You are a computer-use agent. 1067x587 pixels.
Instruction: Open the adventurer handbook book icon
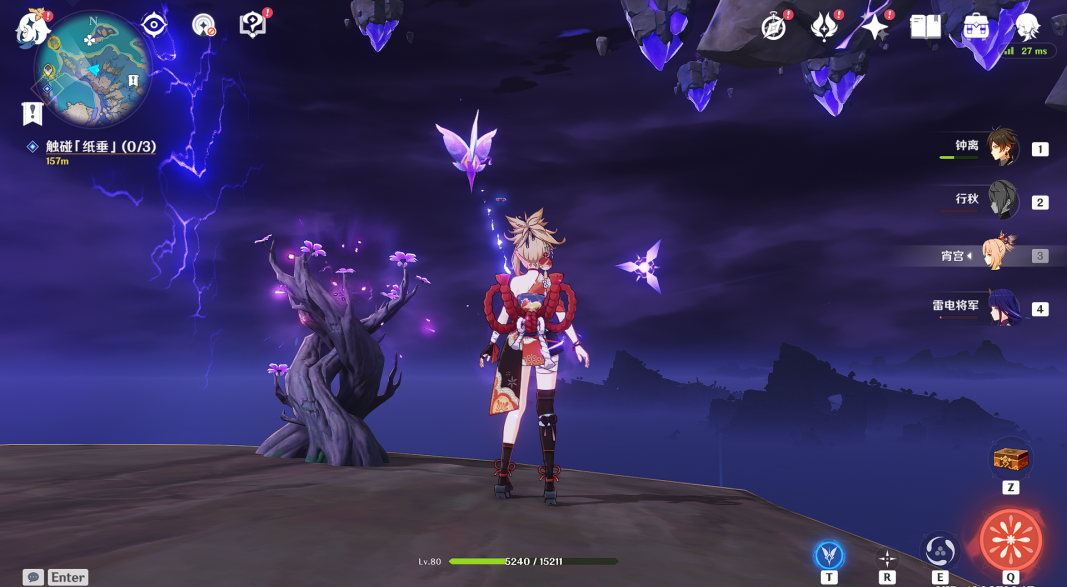(925, 27)
